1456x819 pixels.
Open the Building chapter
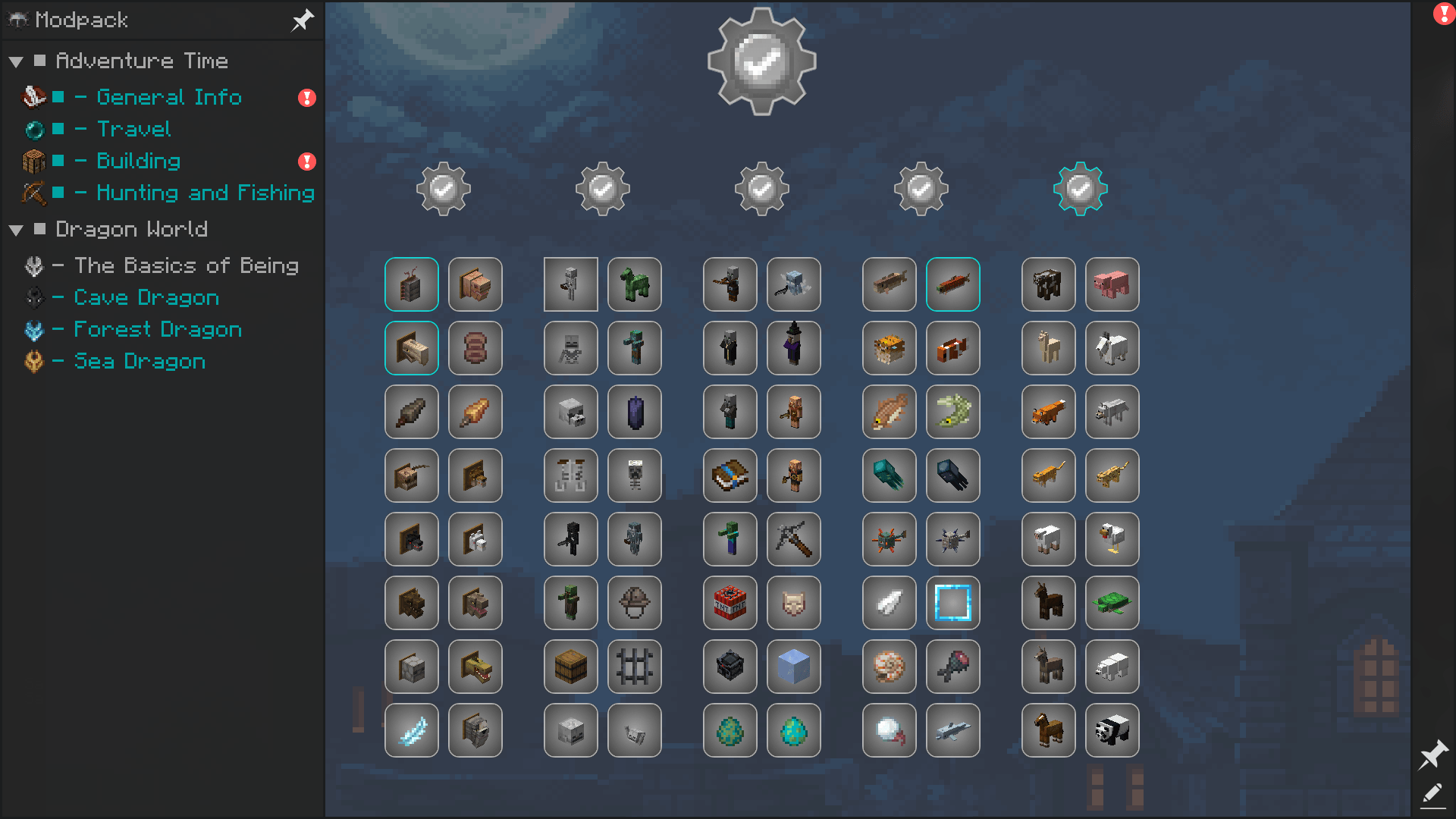pos(138,161)
